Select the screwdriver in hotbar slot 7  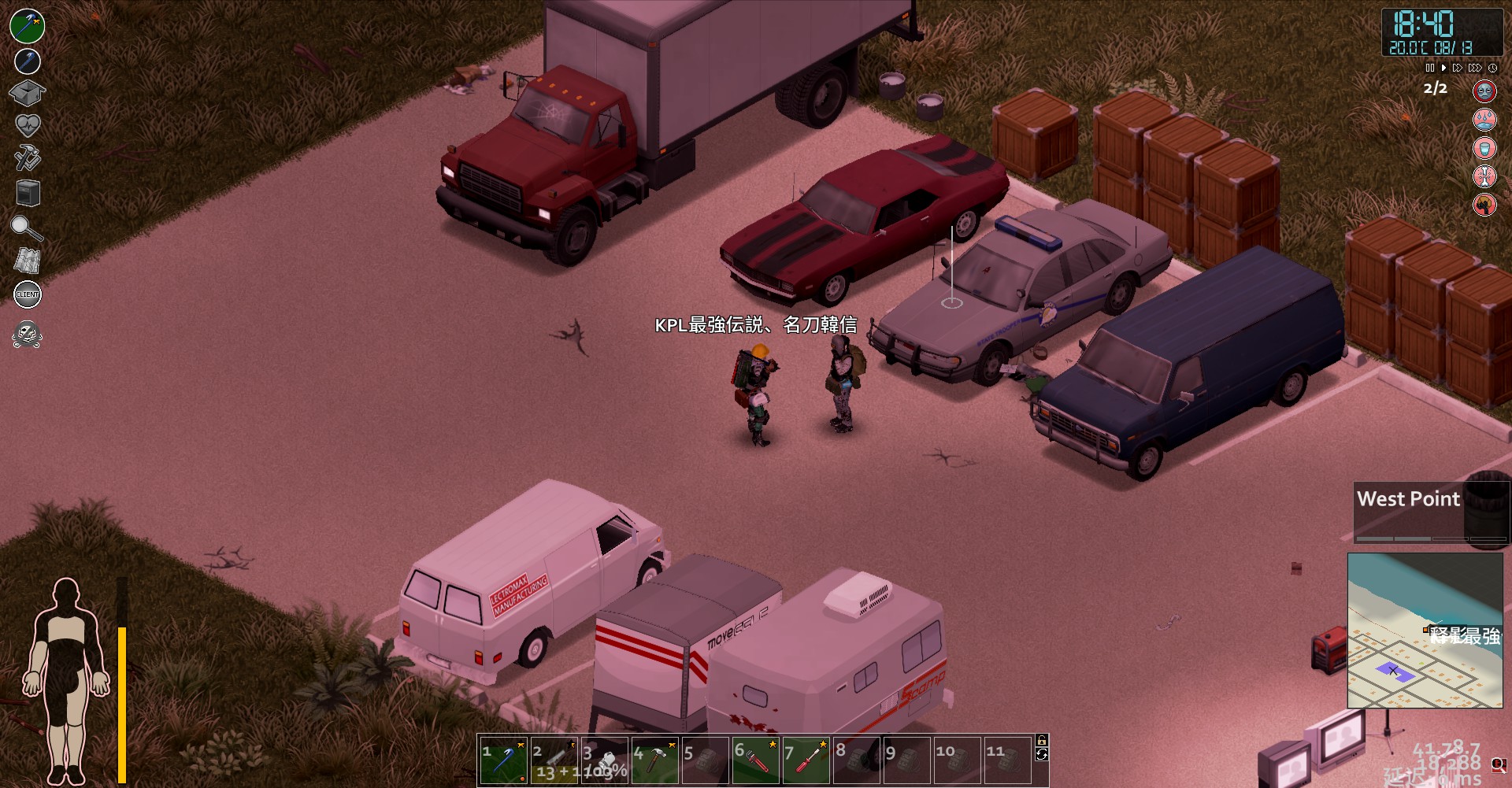(x=807, y=762)
